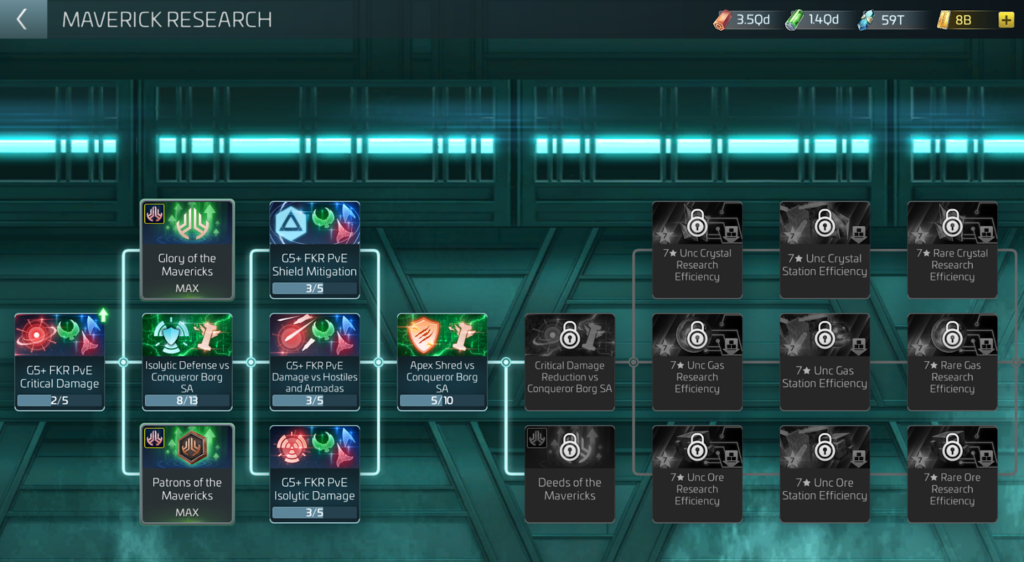Viewport: 1024px width, 562px height.
Task: Open Isolytic Defense vs Conqueror Borg SA
Action: 187,361
